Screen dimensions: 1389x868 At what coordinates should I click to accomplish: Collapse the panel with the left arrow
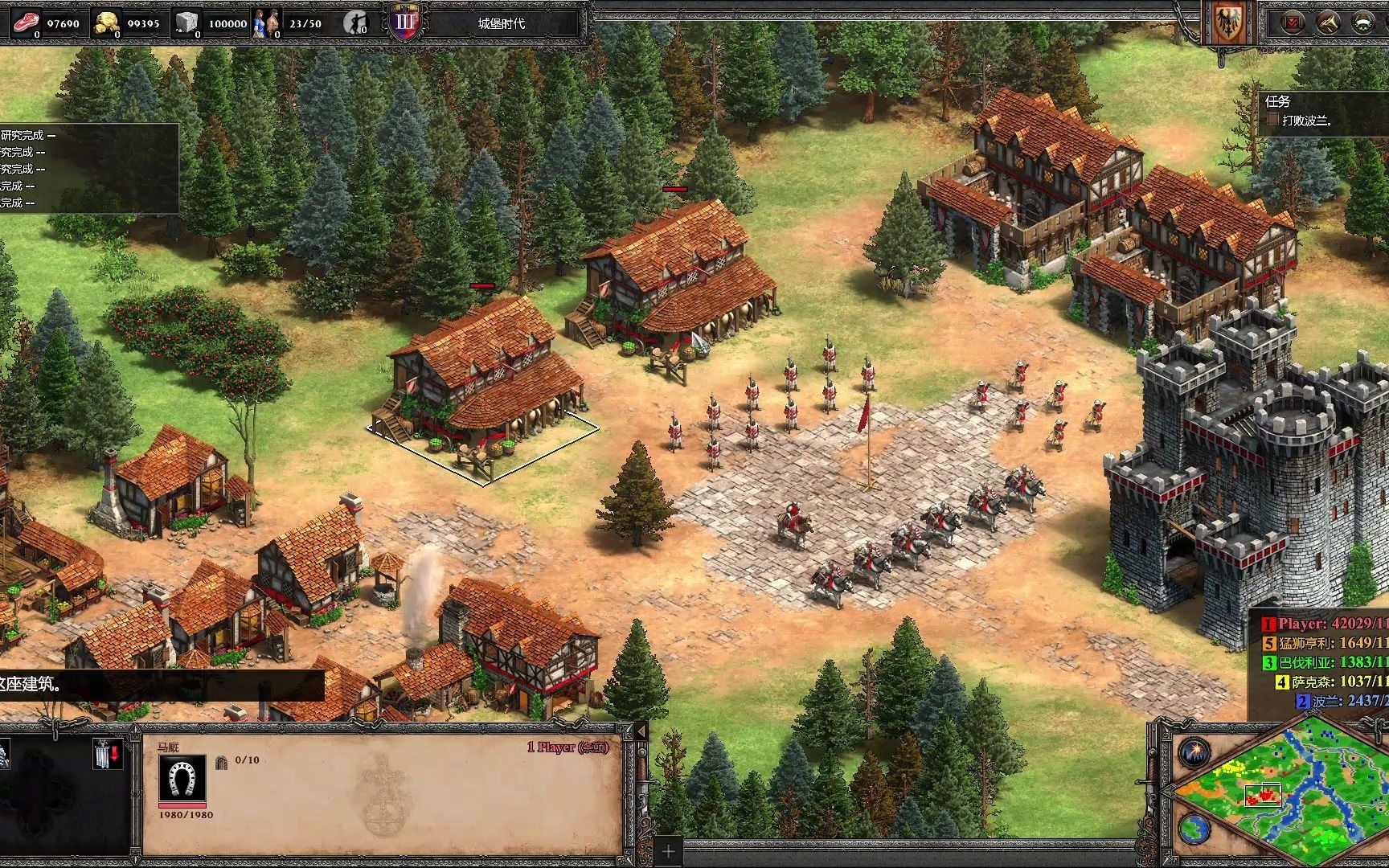click(641, 732)
